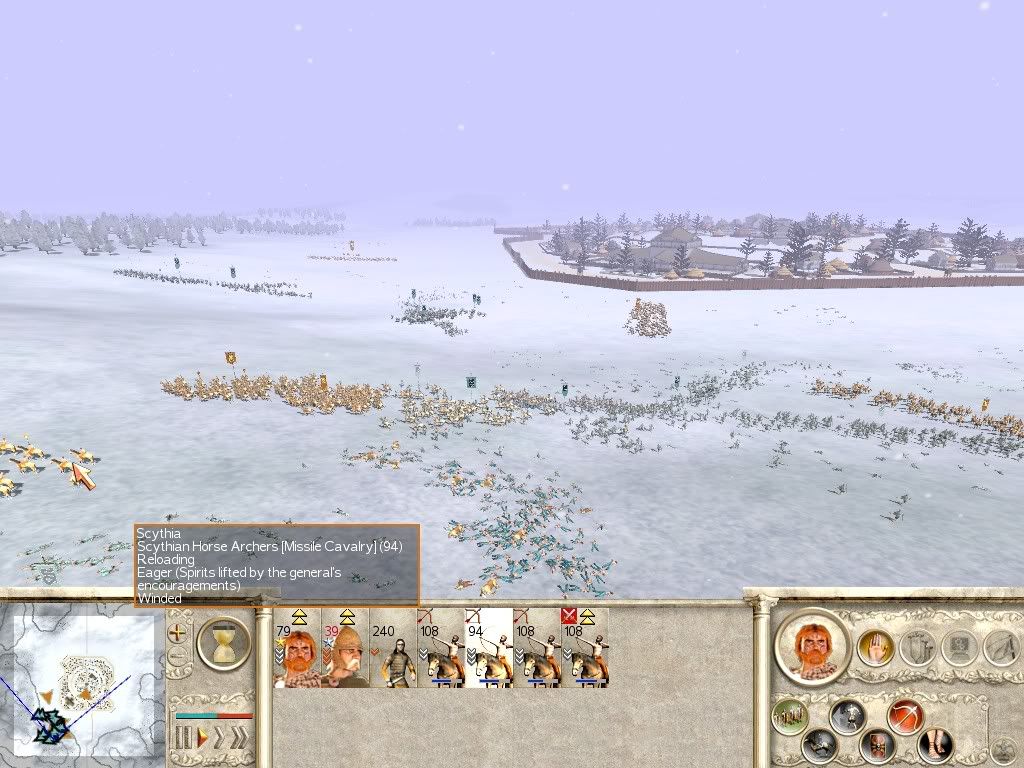Select the helmeted unit card with 39 men
The image size is (1024, 768).
345,648
